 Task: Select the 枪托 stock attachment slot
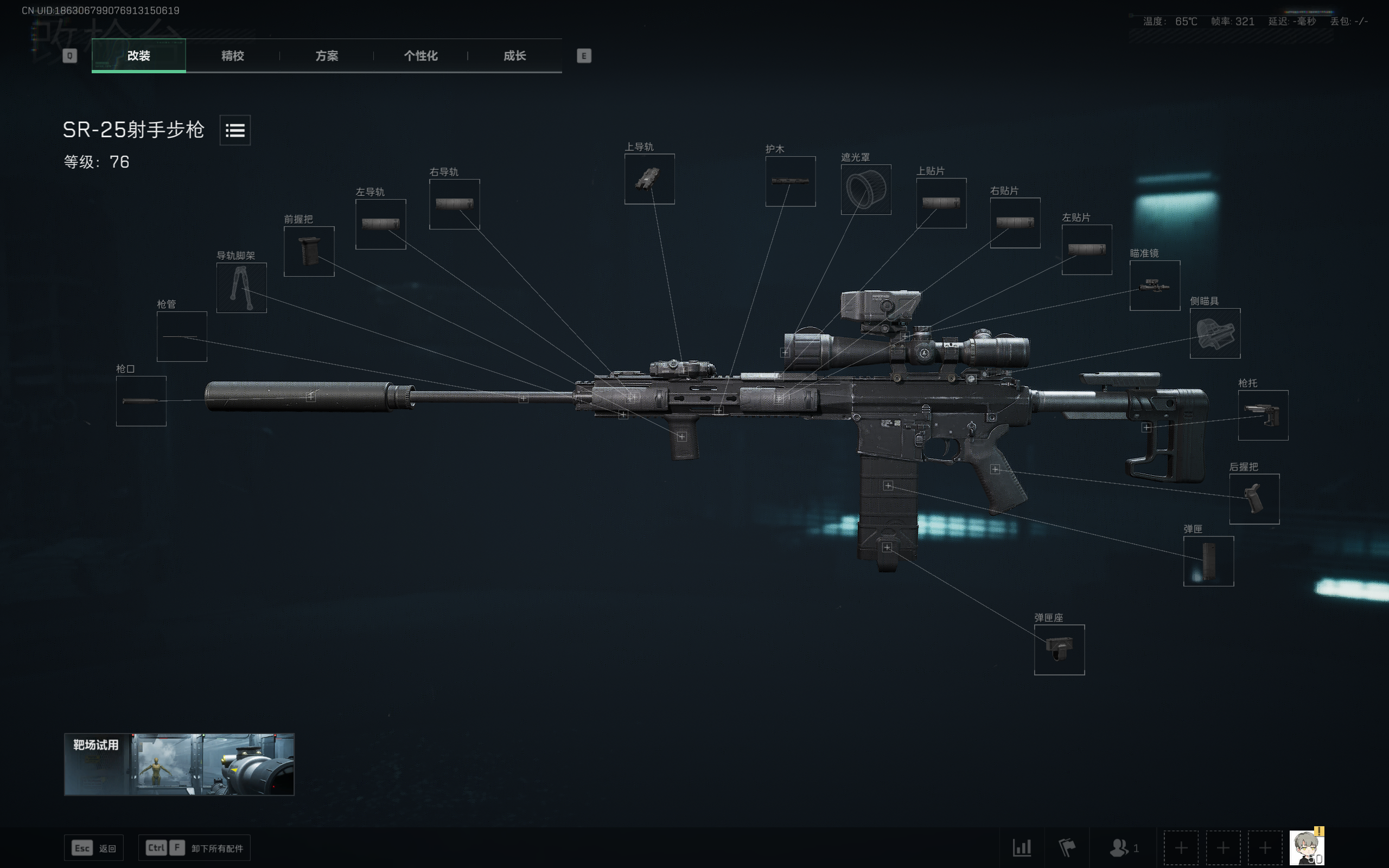1263,415
